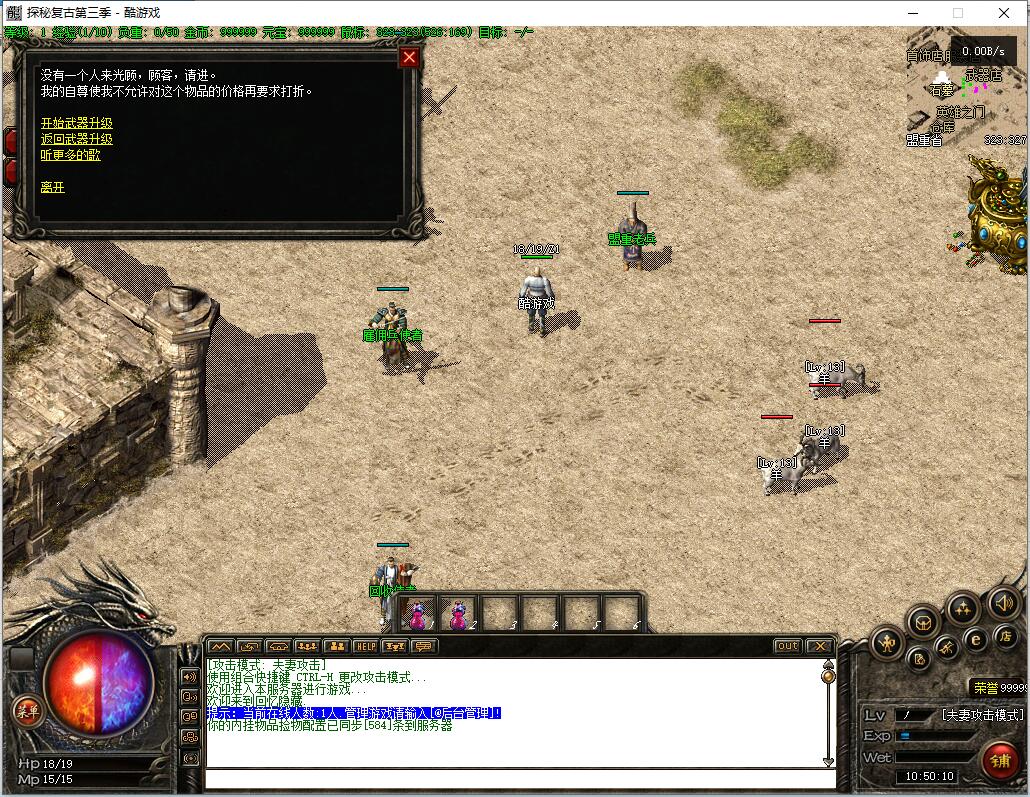Close the game window
Image resolution: width=1030 pixels, height=797 pixels.
tap(1004, 13)
